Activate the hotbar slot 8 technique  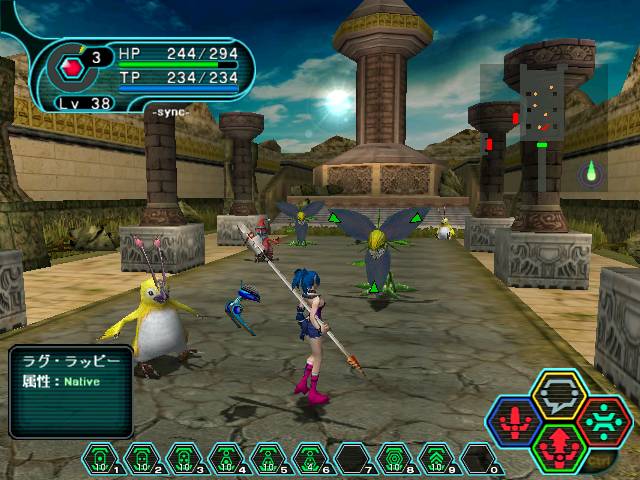395,459
